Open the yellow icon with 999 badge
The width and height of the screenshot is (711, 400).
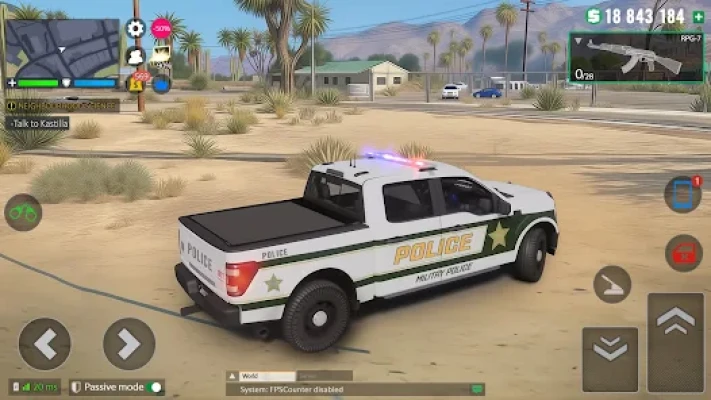pos(136,83)
